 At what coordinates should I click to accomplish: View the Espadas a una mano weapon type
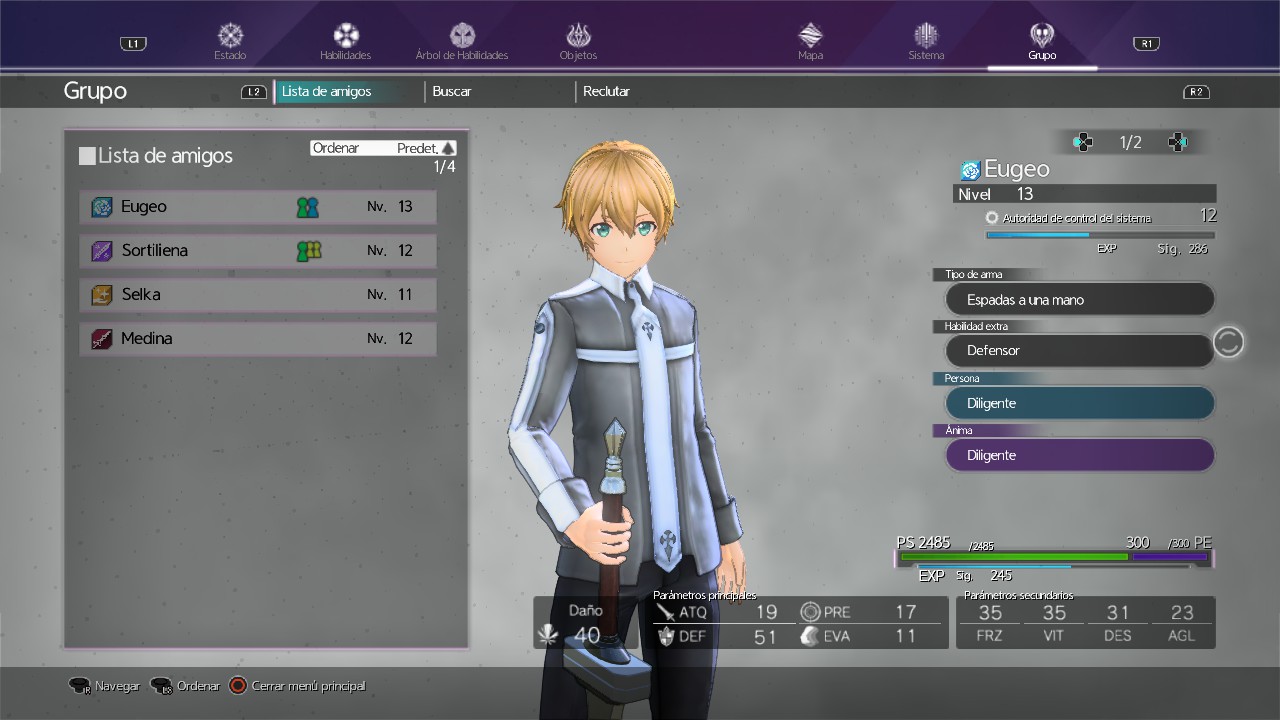click(1080, 300)
